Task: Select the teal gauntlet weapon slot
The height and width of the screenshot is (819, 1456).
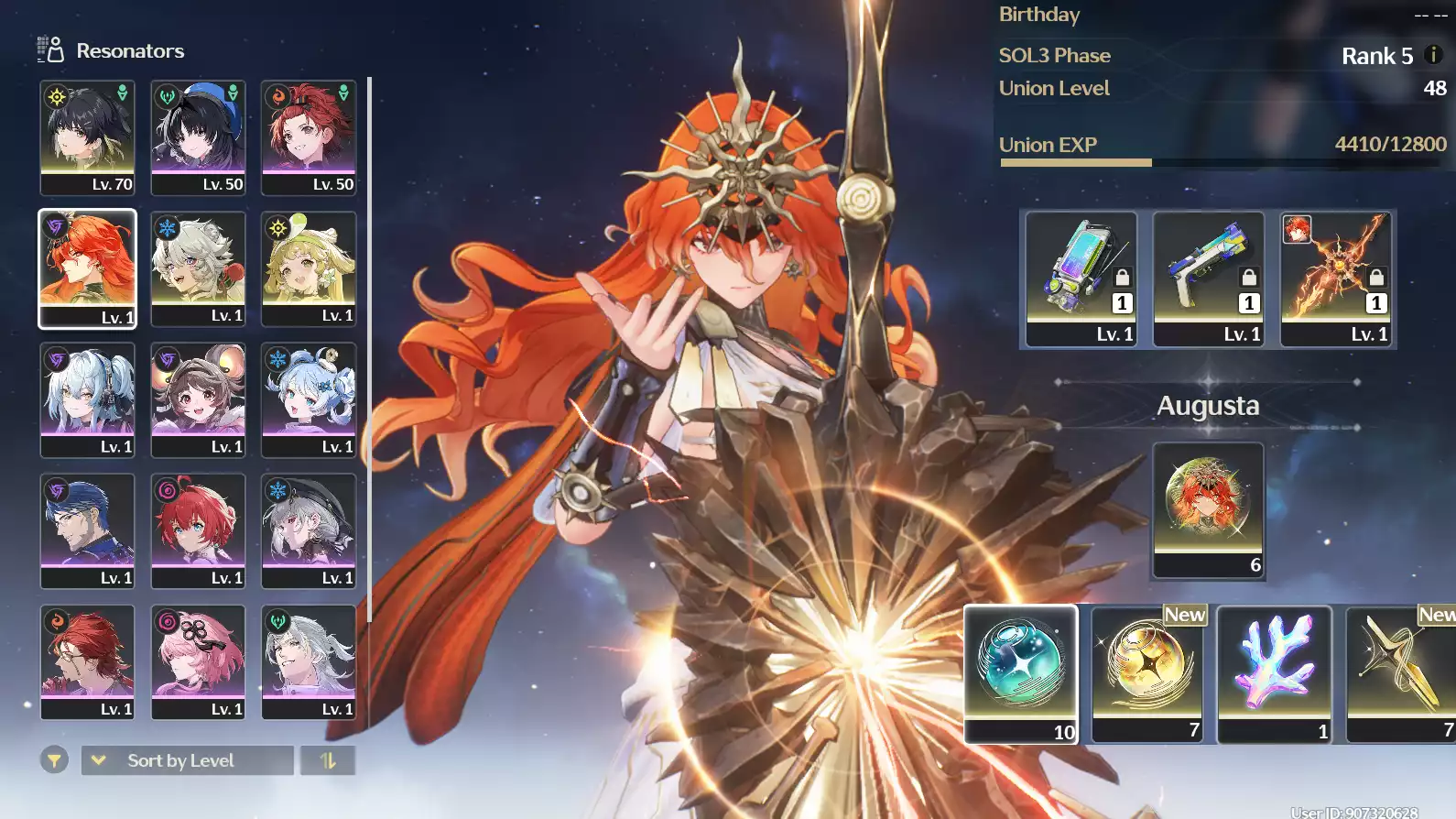Action: click(x=1081, y=278)
